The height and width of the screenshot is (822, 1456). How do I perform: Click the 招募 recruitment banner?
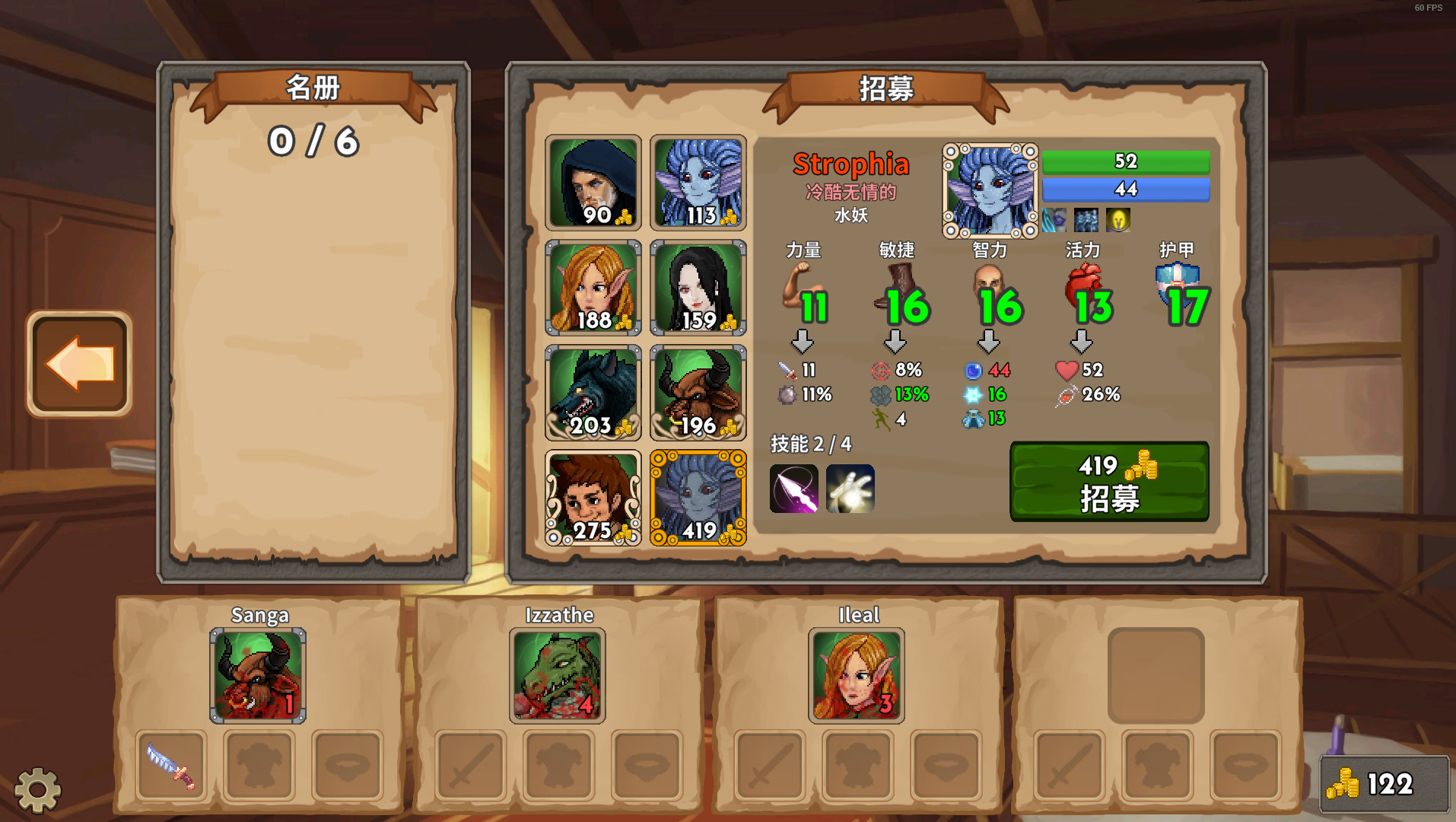[x=887, y=88]
